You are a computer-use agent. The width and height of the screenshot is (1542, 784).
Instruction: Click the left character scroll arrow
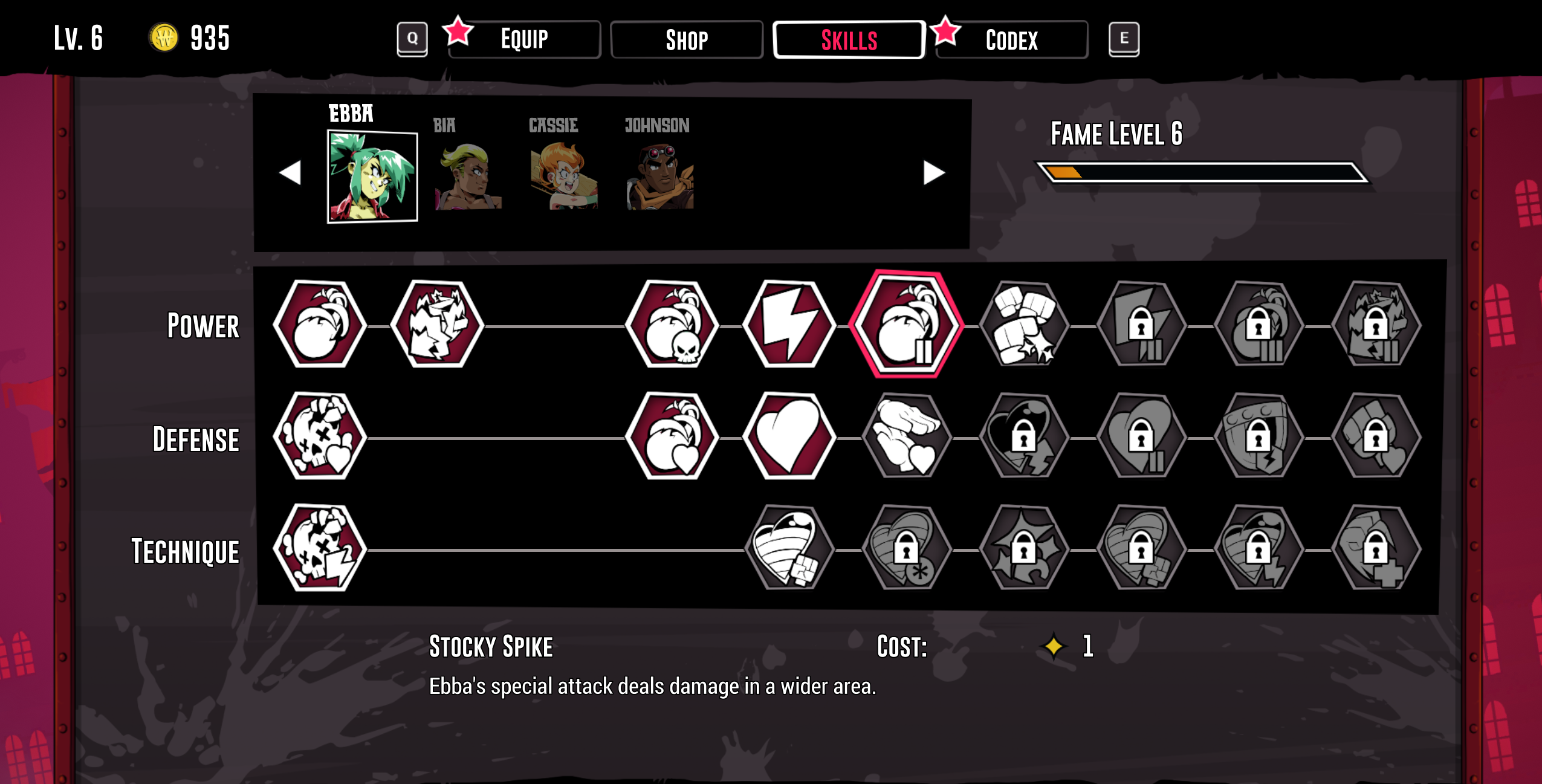(291, 173)
